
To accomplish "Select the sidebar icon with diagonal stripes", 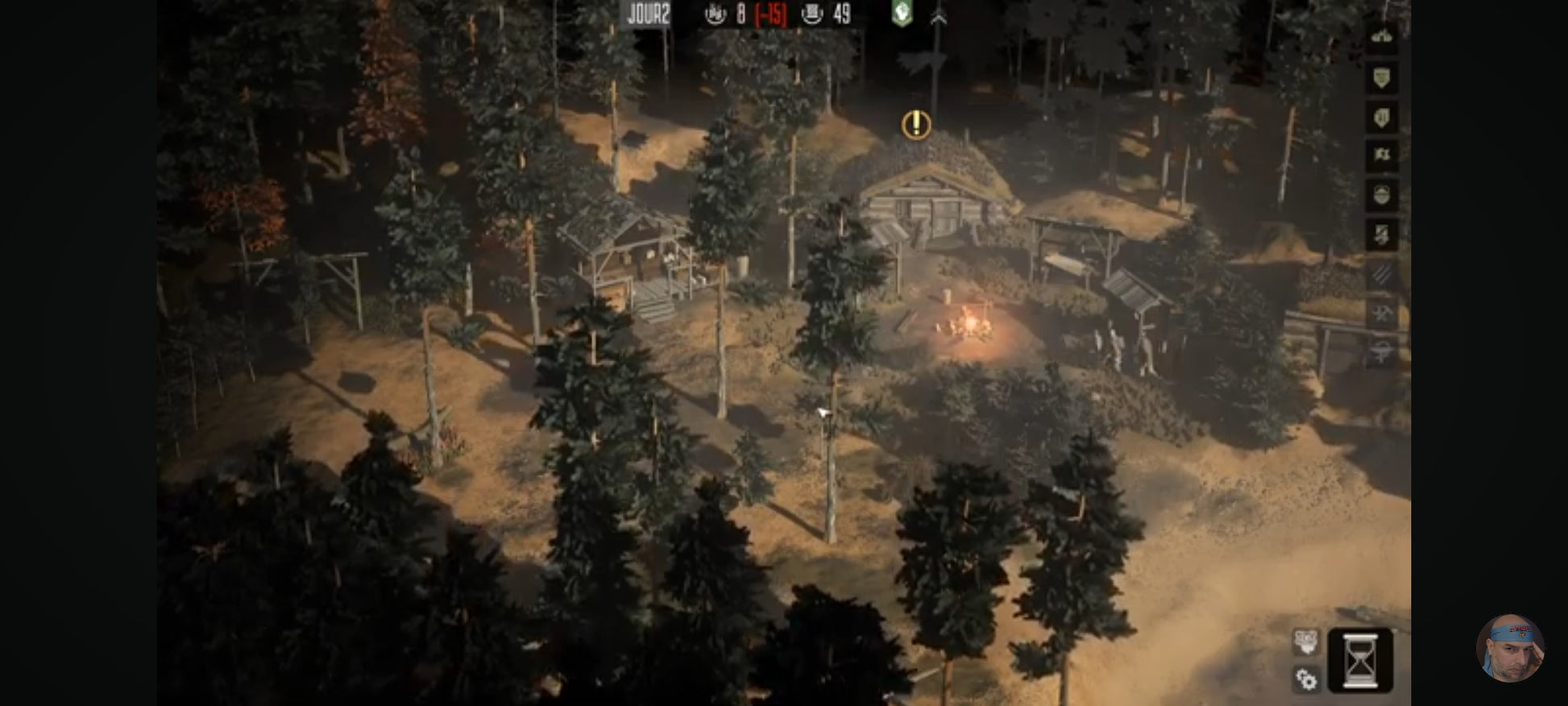I will (x=1382, y=274).
